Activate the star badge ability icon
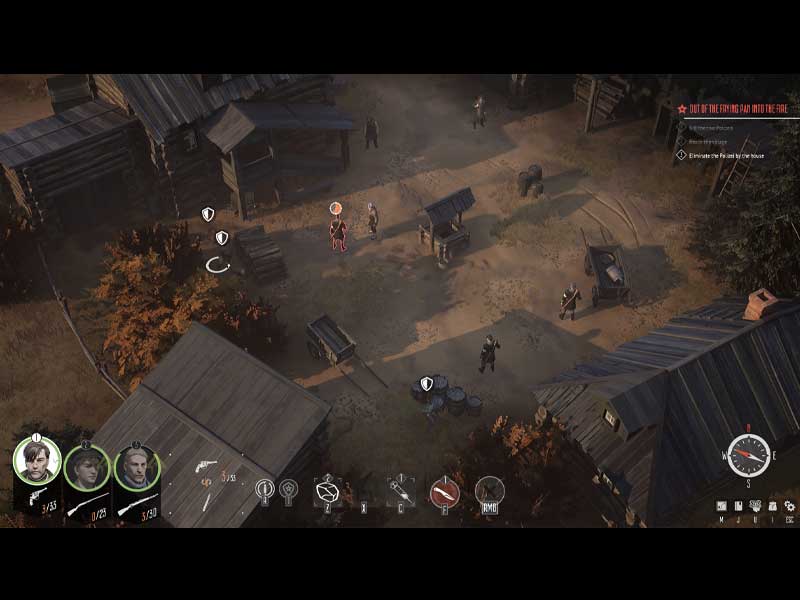800x600 pixels. (x=288, y=489)
